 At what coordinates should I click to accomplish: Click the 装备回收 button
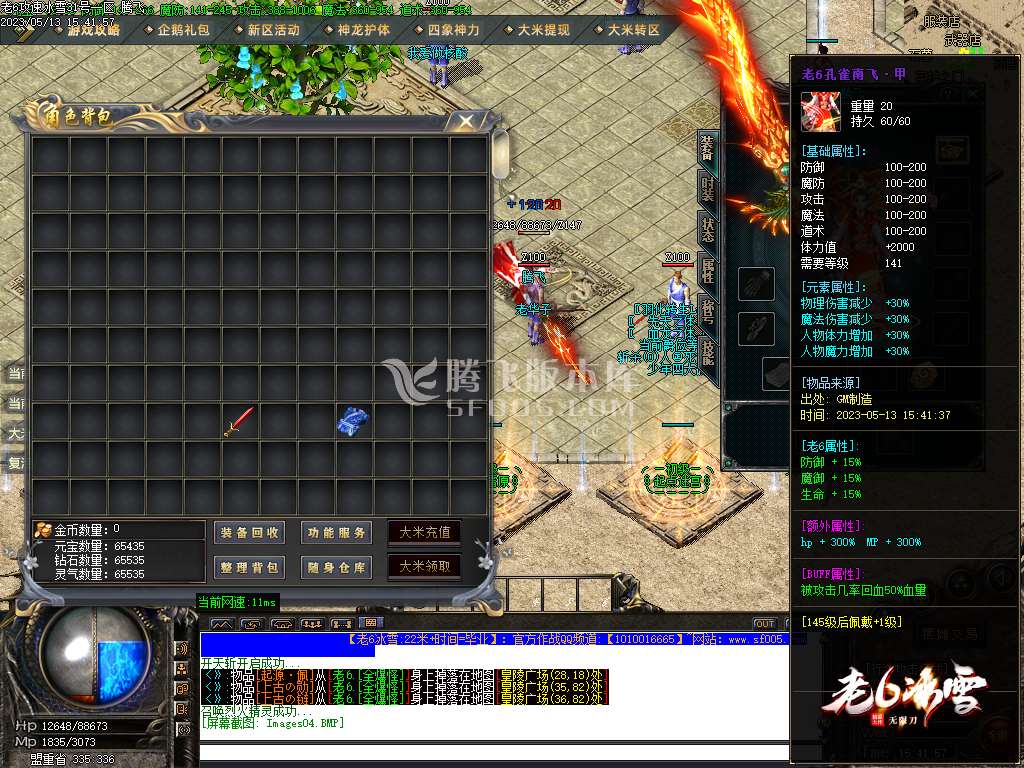251,533
